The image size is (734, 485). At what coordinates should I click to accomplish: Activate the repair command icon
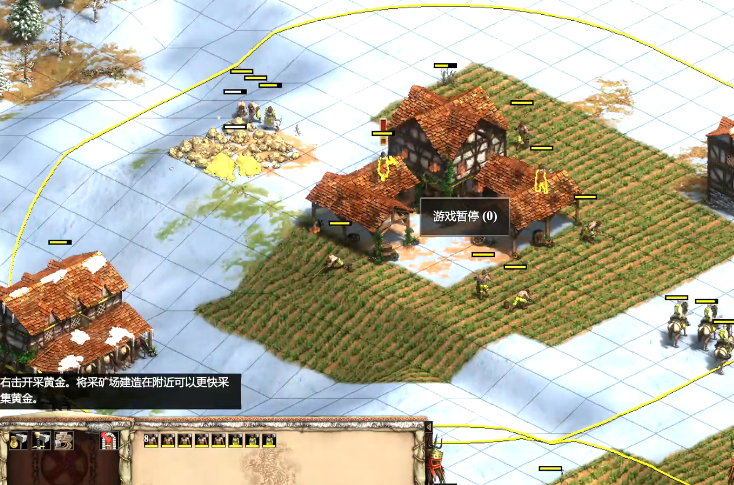64,440
